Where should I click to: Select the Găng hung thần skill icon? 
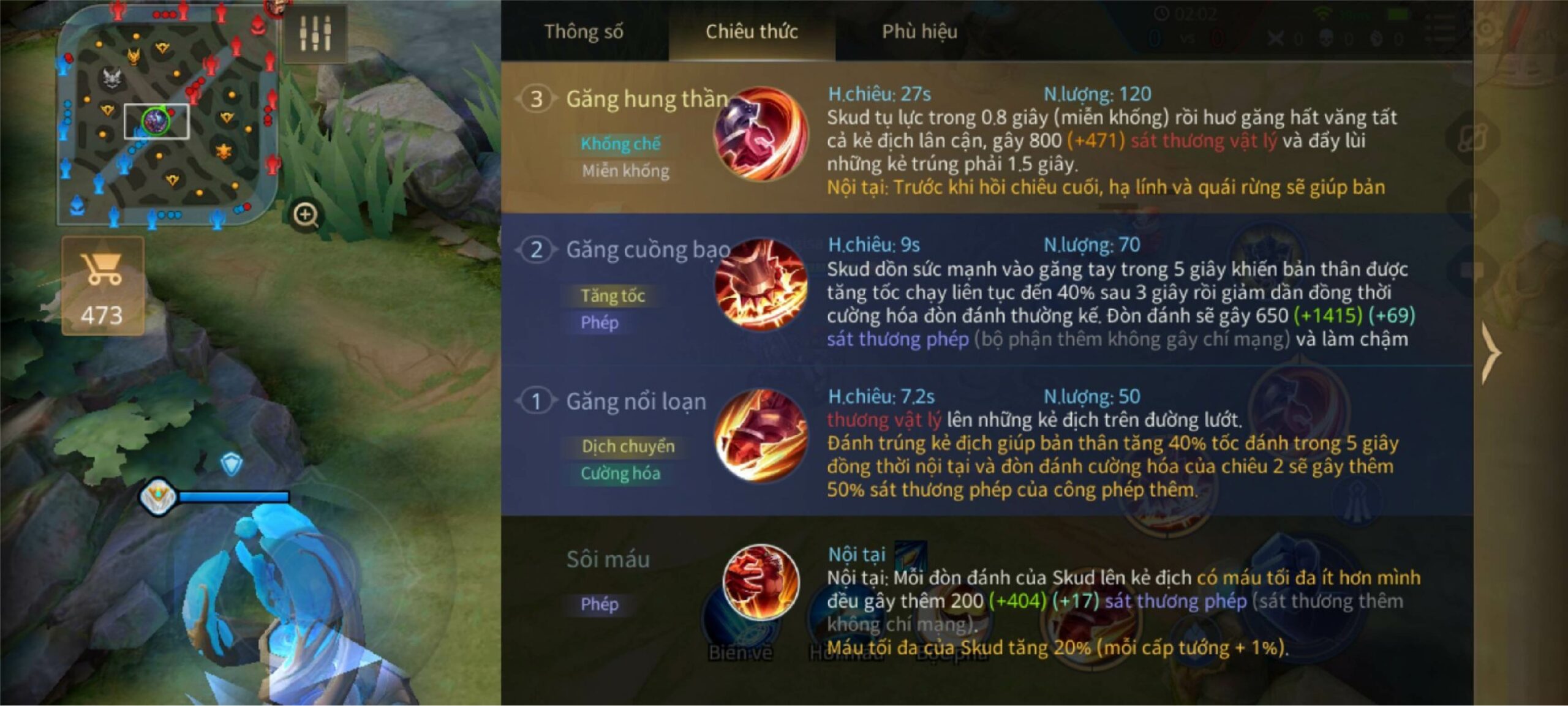coord(760,133)
